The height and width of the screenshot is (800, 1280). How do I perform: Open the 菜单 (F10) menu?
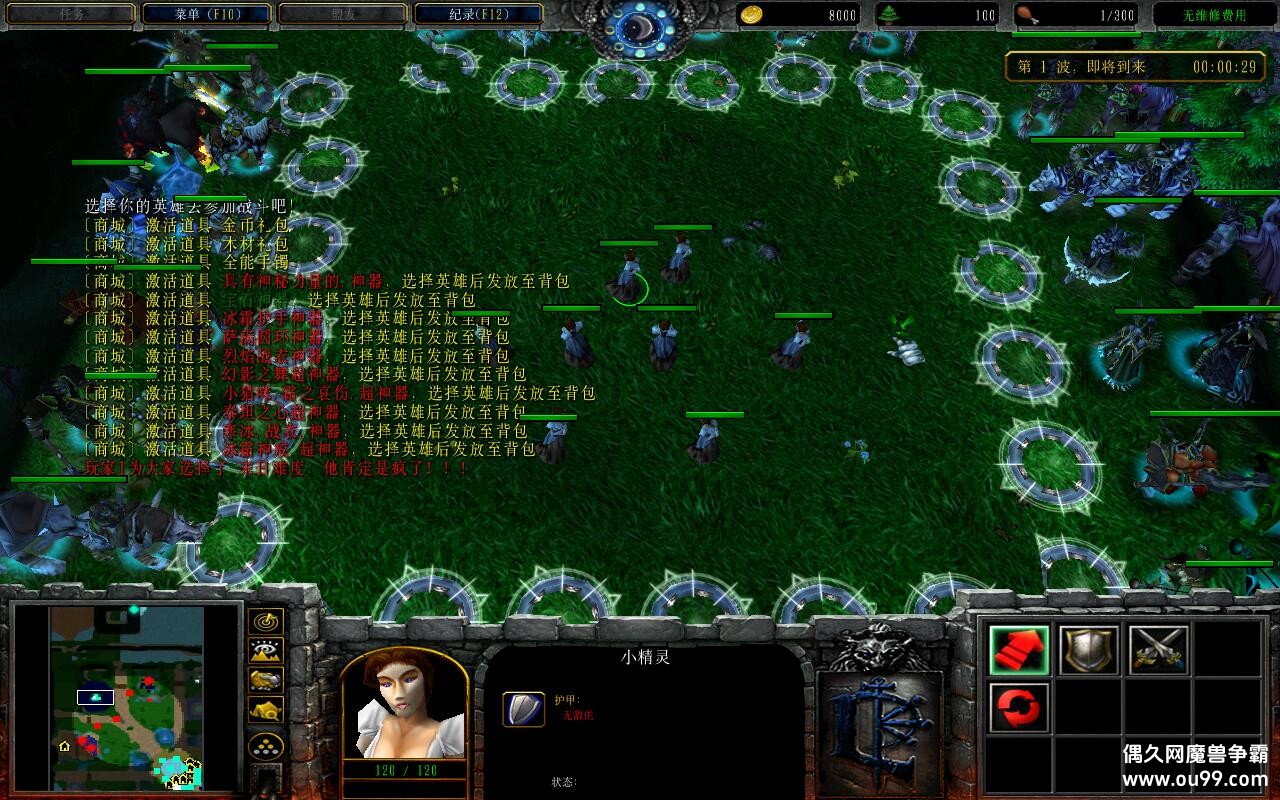(206, 14)
